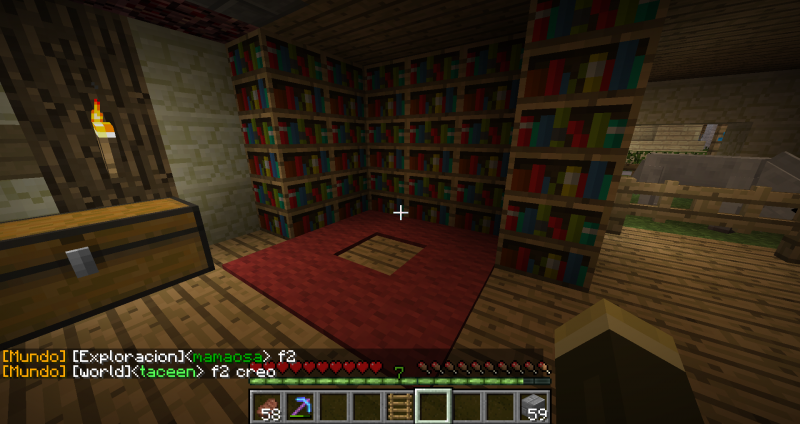Click the highlighted empty hotbar slot

coord(433,406)
